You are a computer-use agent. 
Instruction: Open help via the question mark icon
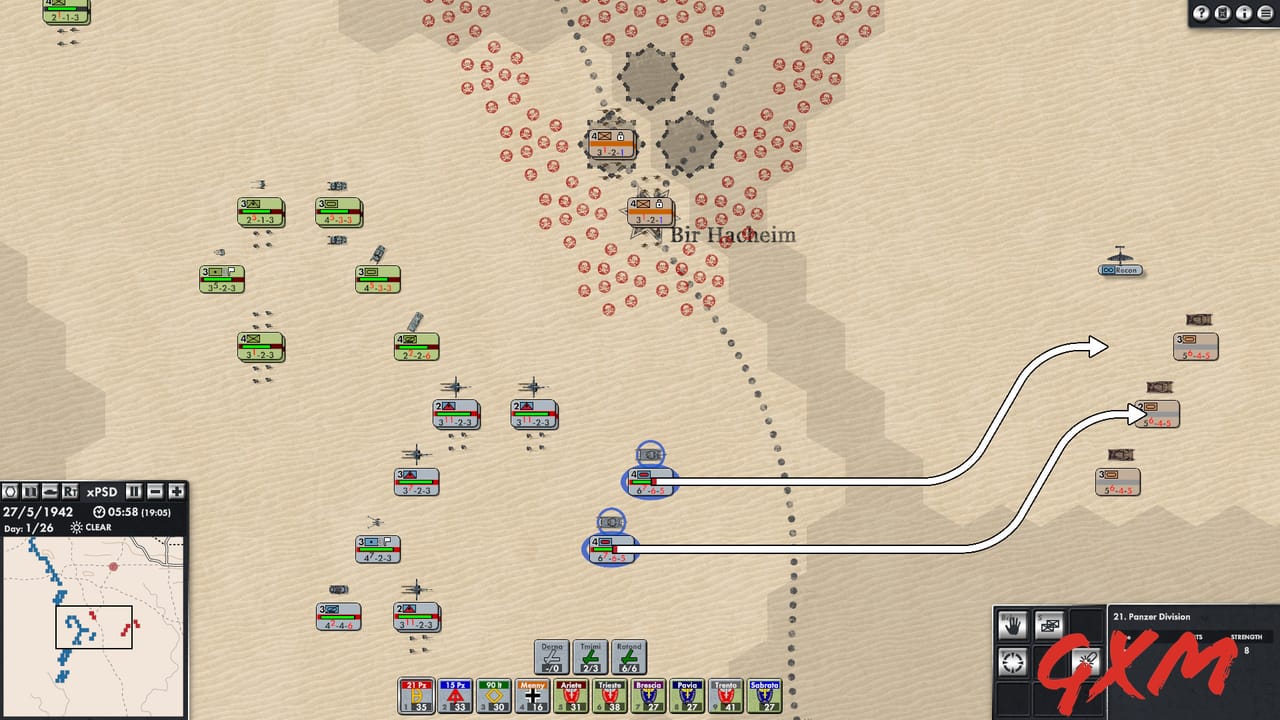click(x=1201, y=13)
